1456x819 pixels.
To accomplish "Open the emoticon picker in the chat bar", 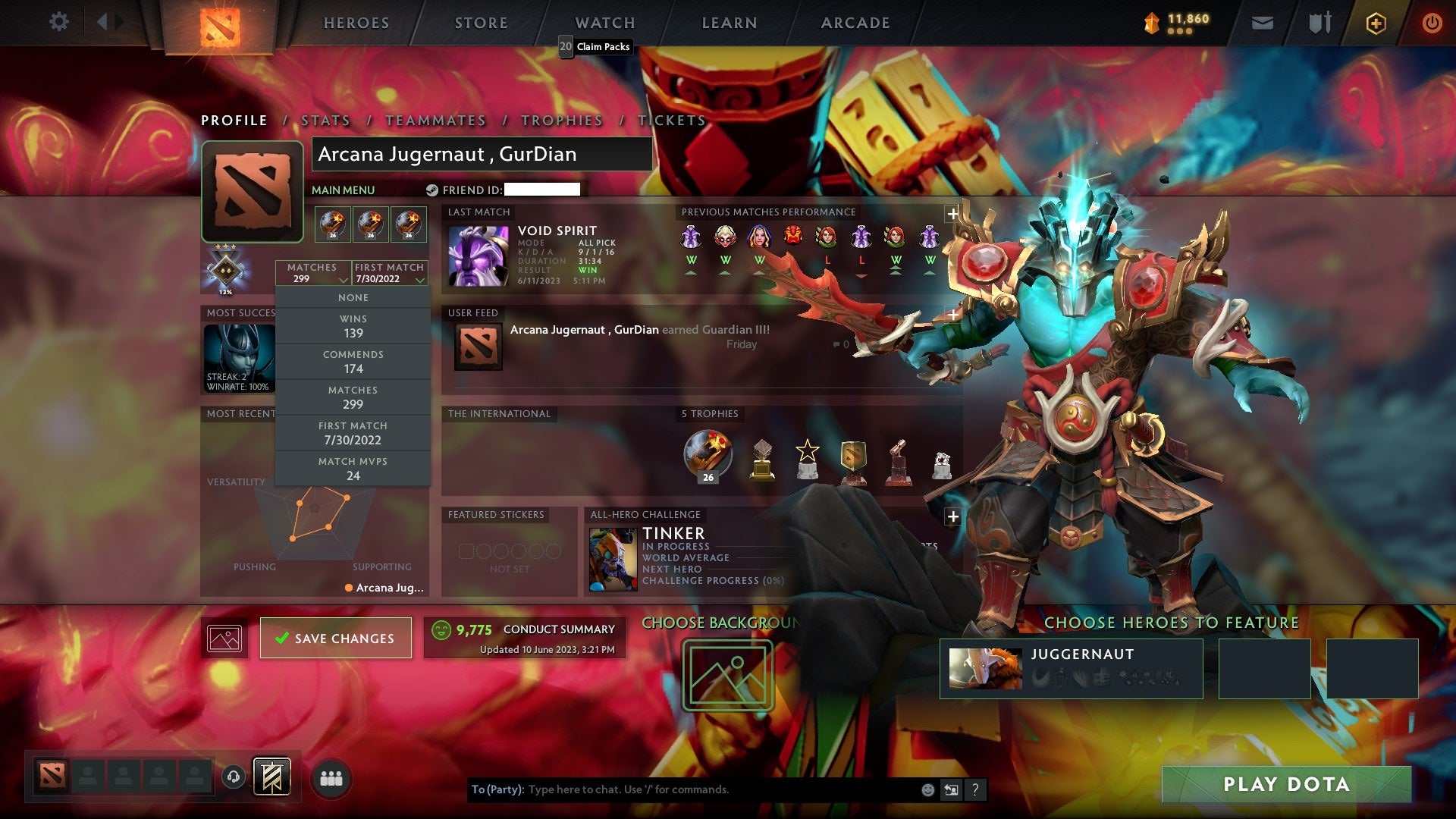I will pyautogui.click(x=927, y=789).
